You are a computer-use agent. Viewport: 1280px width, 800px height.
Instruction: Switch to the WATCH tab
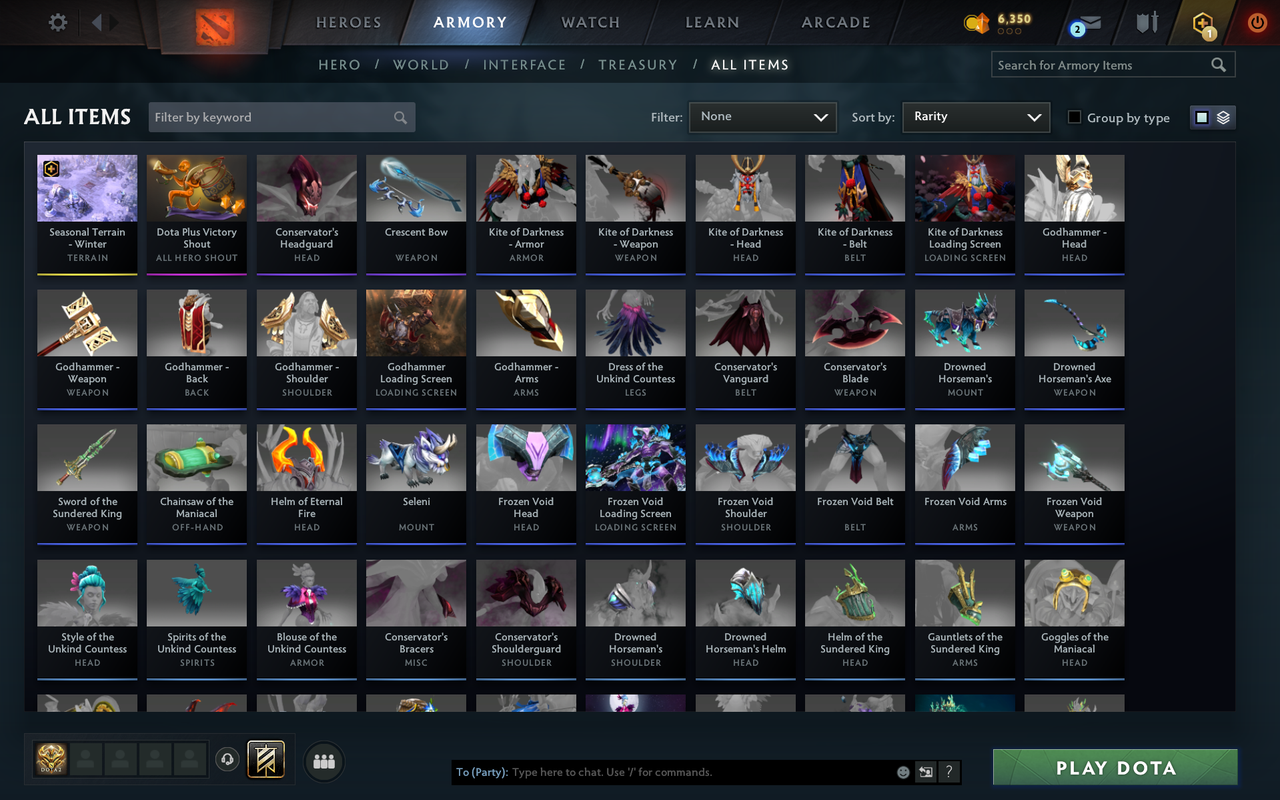click(590, 22)
